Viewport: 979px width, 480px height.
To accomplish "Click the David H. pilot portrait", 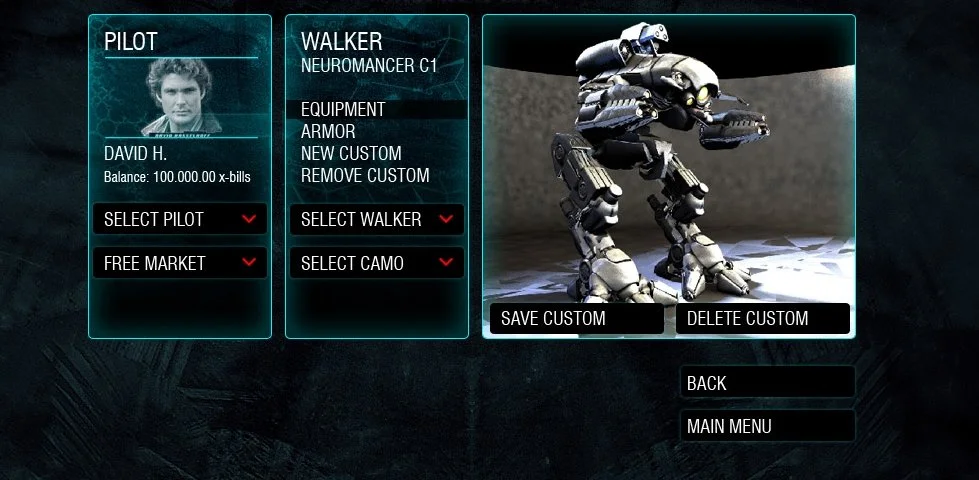I will point(180,96).
